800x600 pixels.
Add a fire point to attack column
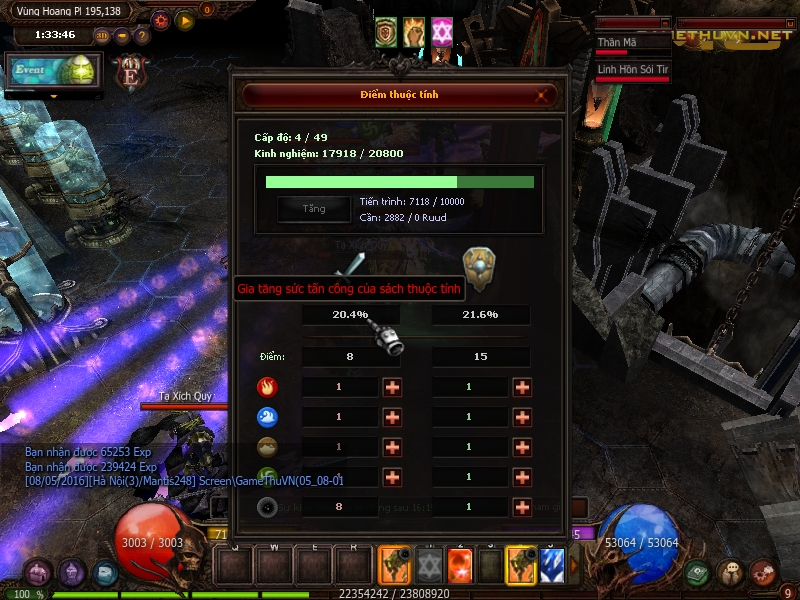(392, 387)
